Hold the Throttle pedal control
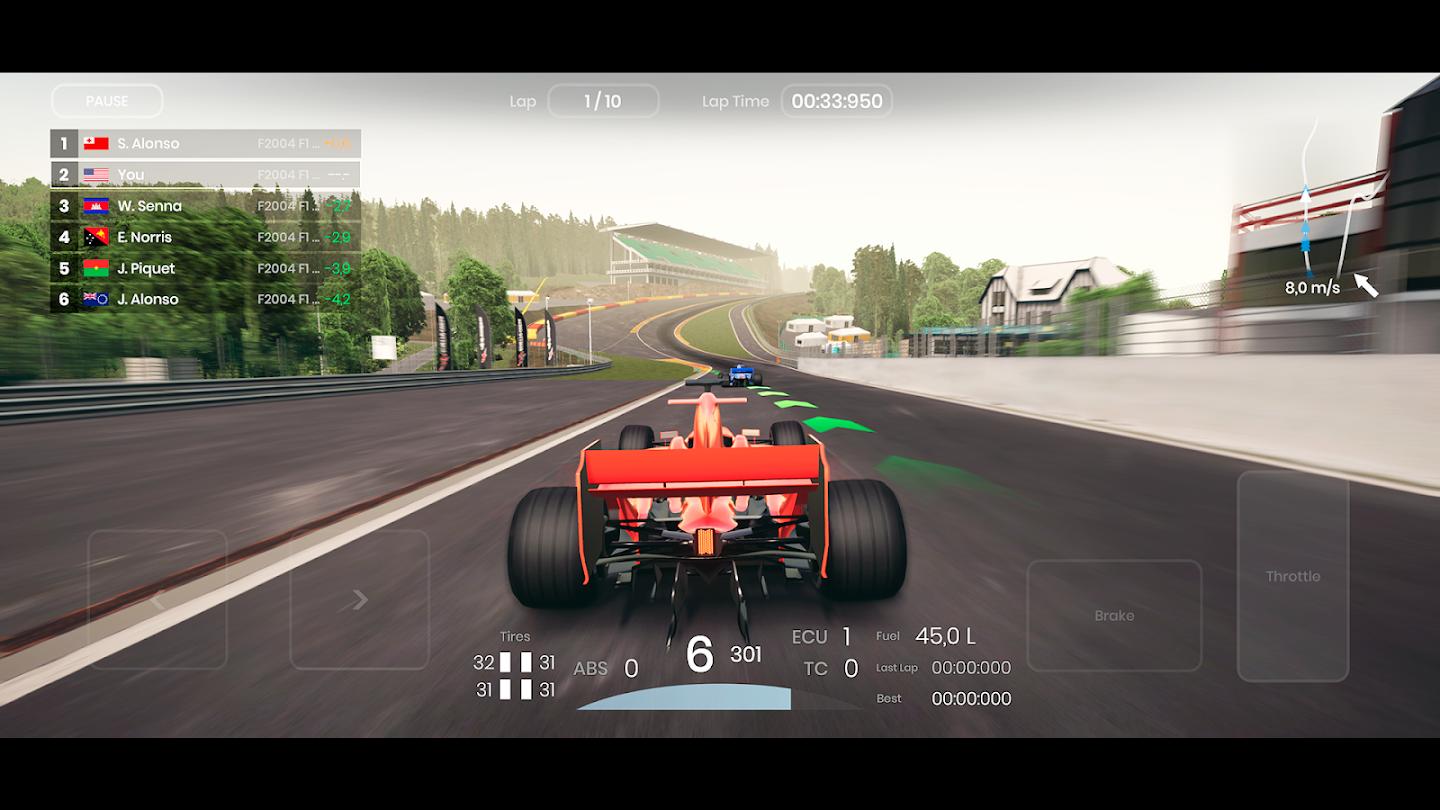Image resolution: width=1440 pixels, height=810 pixels. [x=1292, y=576]
